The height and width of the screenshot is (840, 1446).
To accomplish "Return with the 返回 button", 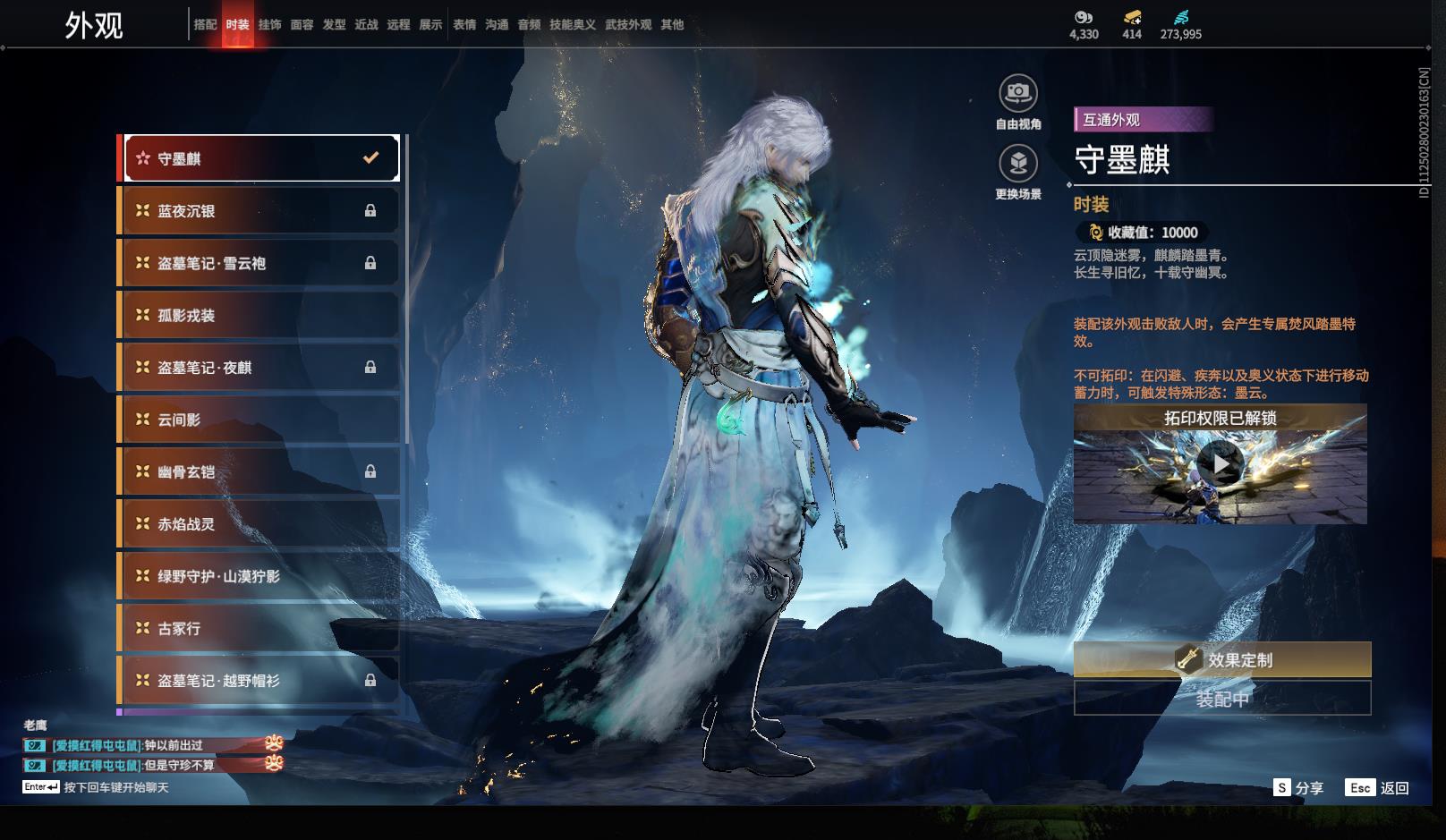I will 1378,788.
